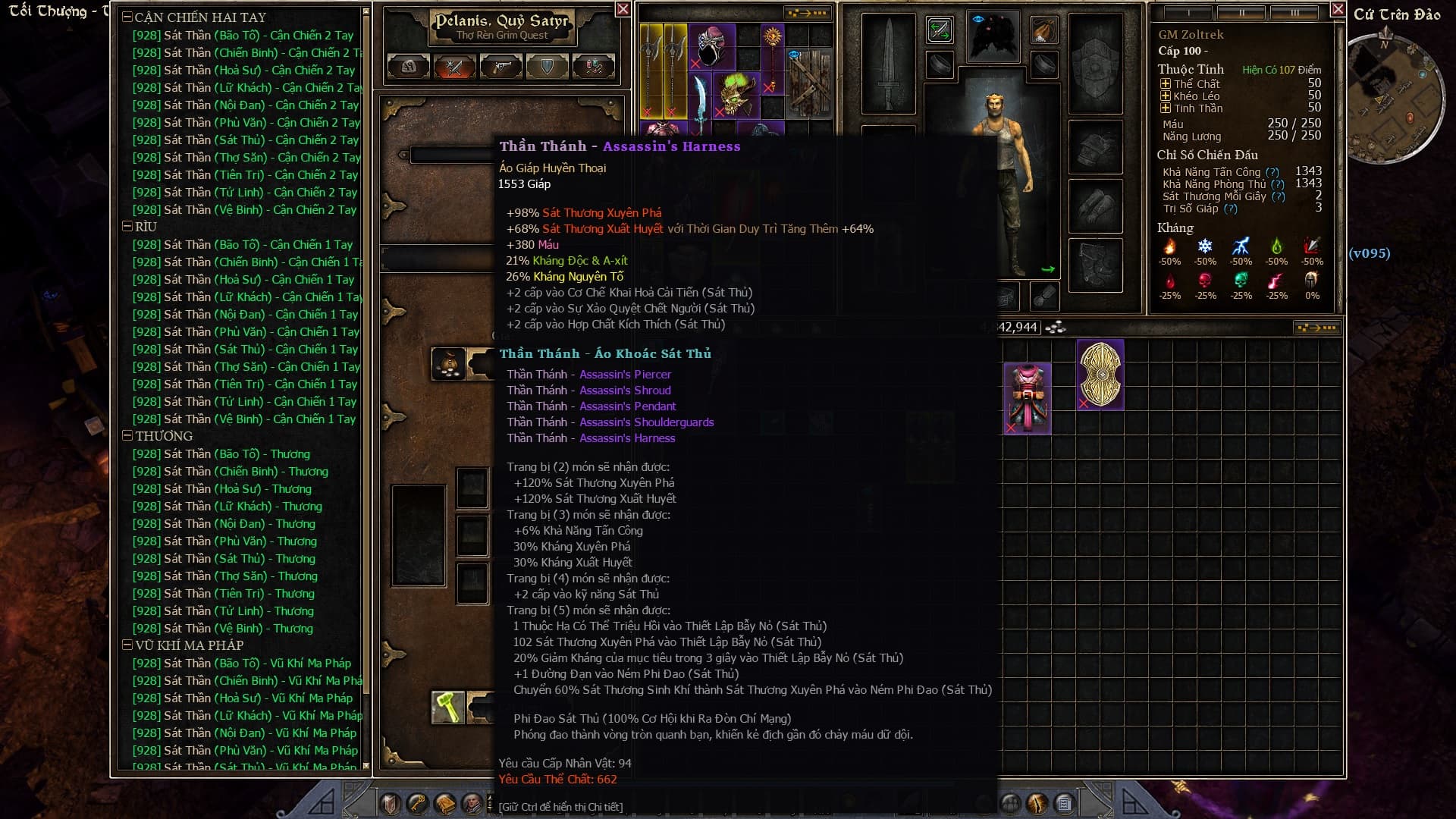Collapse the CẬN CHIẾN HAI TAY category
The height and width of the screenshot is (819, 1456).
[127, 17]
